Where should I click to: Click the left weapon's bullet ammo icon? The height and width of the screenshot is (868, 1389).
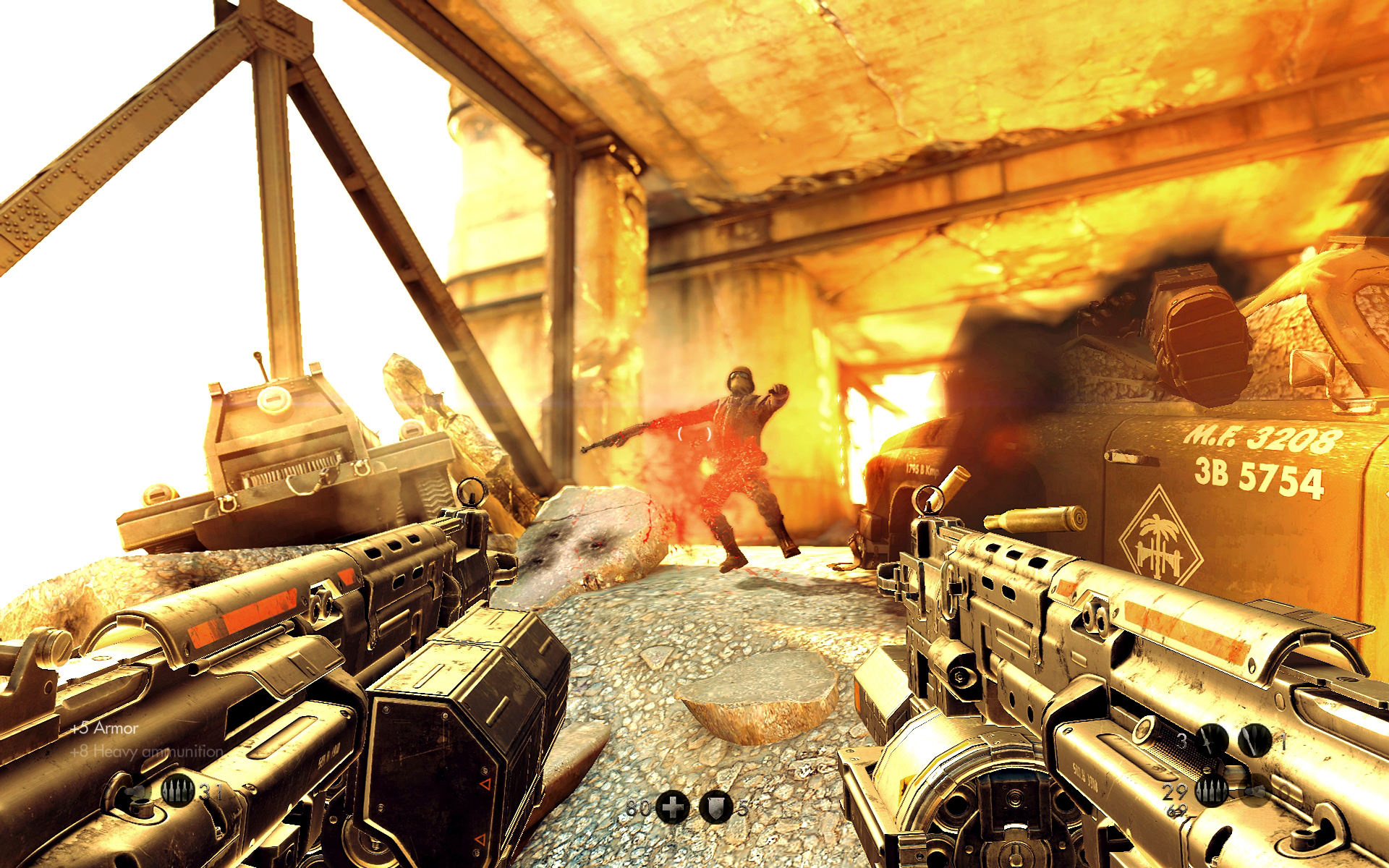177,790
